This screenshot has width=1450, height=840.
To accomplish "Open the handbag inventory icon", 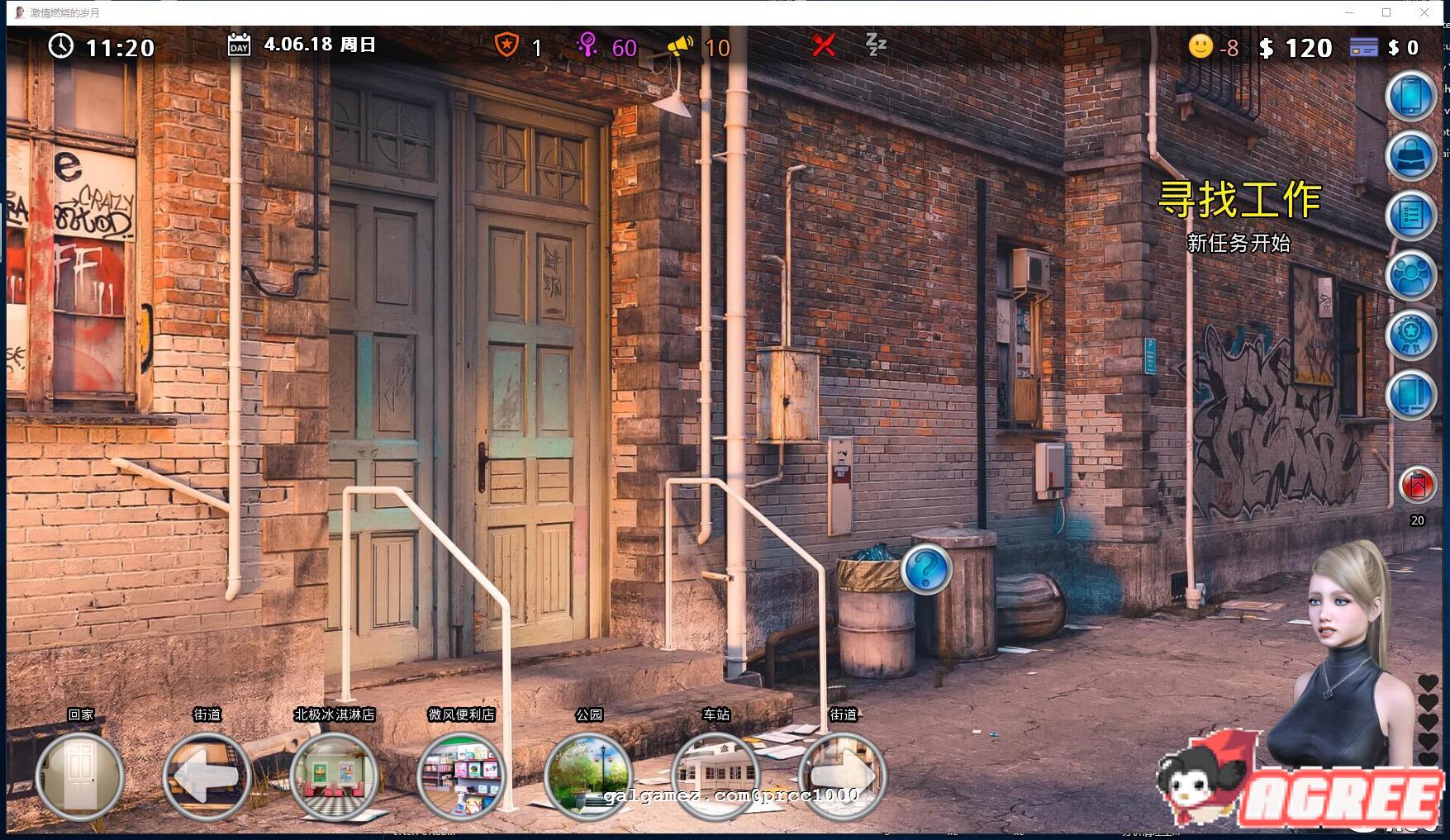I will tap(1410, 156).
